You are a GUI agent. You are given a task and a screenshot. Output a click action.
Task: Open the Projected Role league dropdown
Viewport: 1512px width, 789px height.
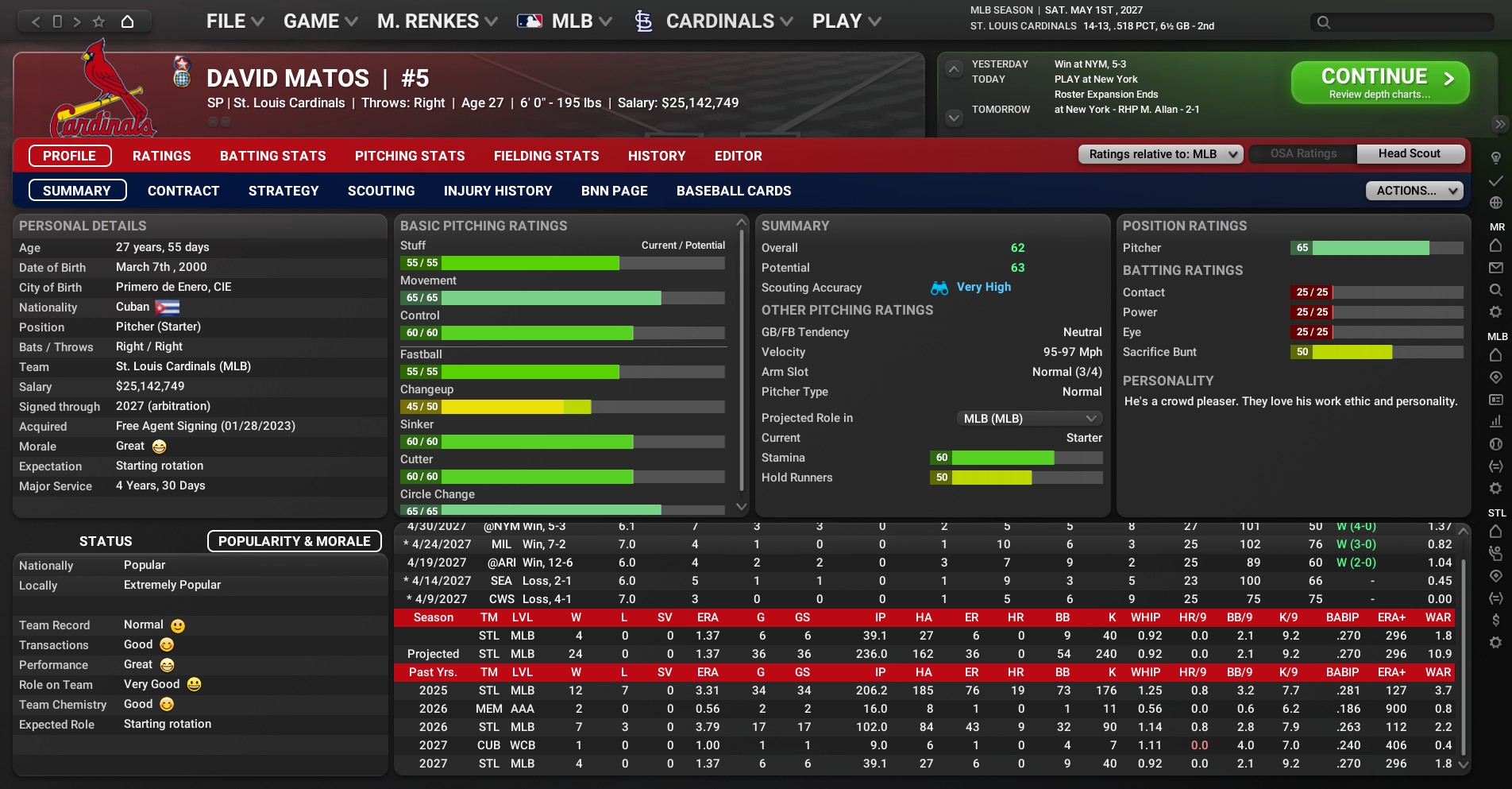click(x=1028, y=418)
